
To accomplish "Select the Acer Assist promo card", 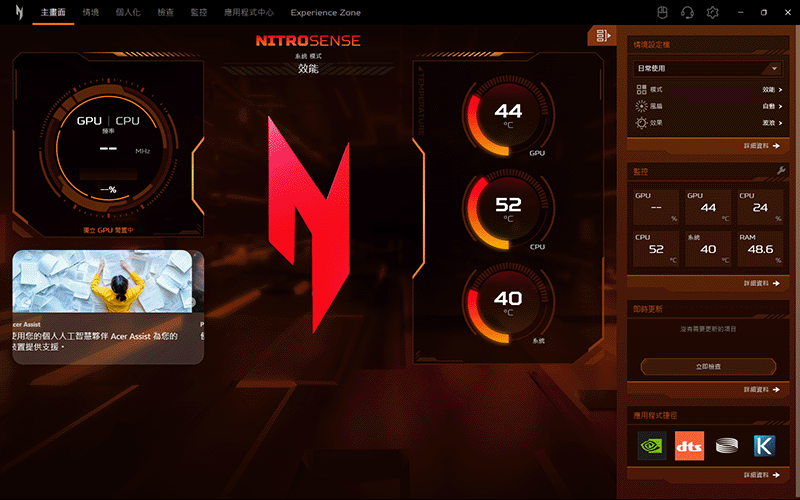I will point(108,306).
